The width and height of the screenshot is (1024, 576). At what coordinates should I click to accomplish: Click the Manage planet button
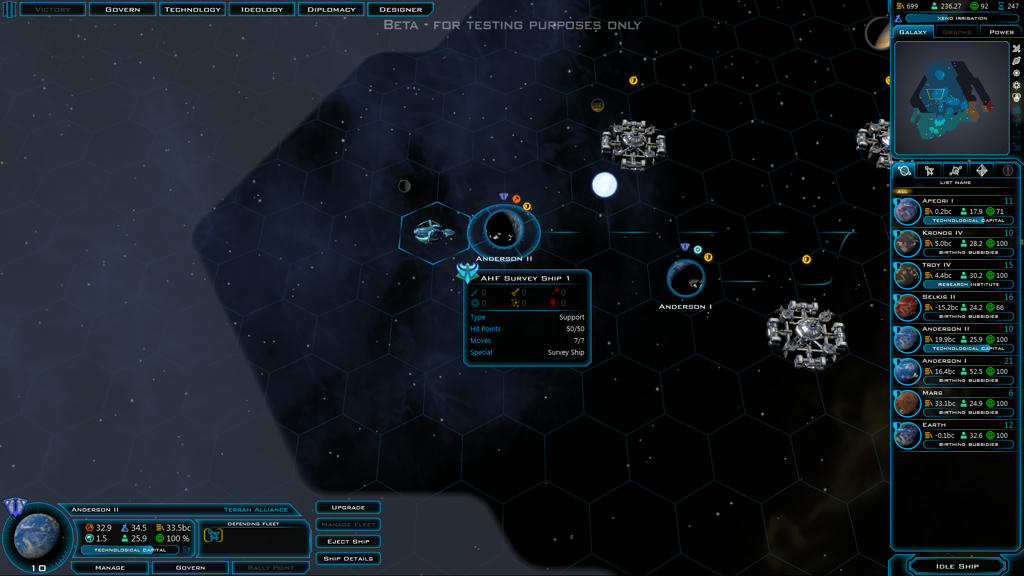(110, 568)
